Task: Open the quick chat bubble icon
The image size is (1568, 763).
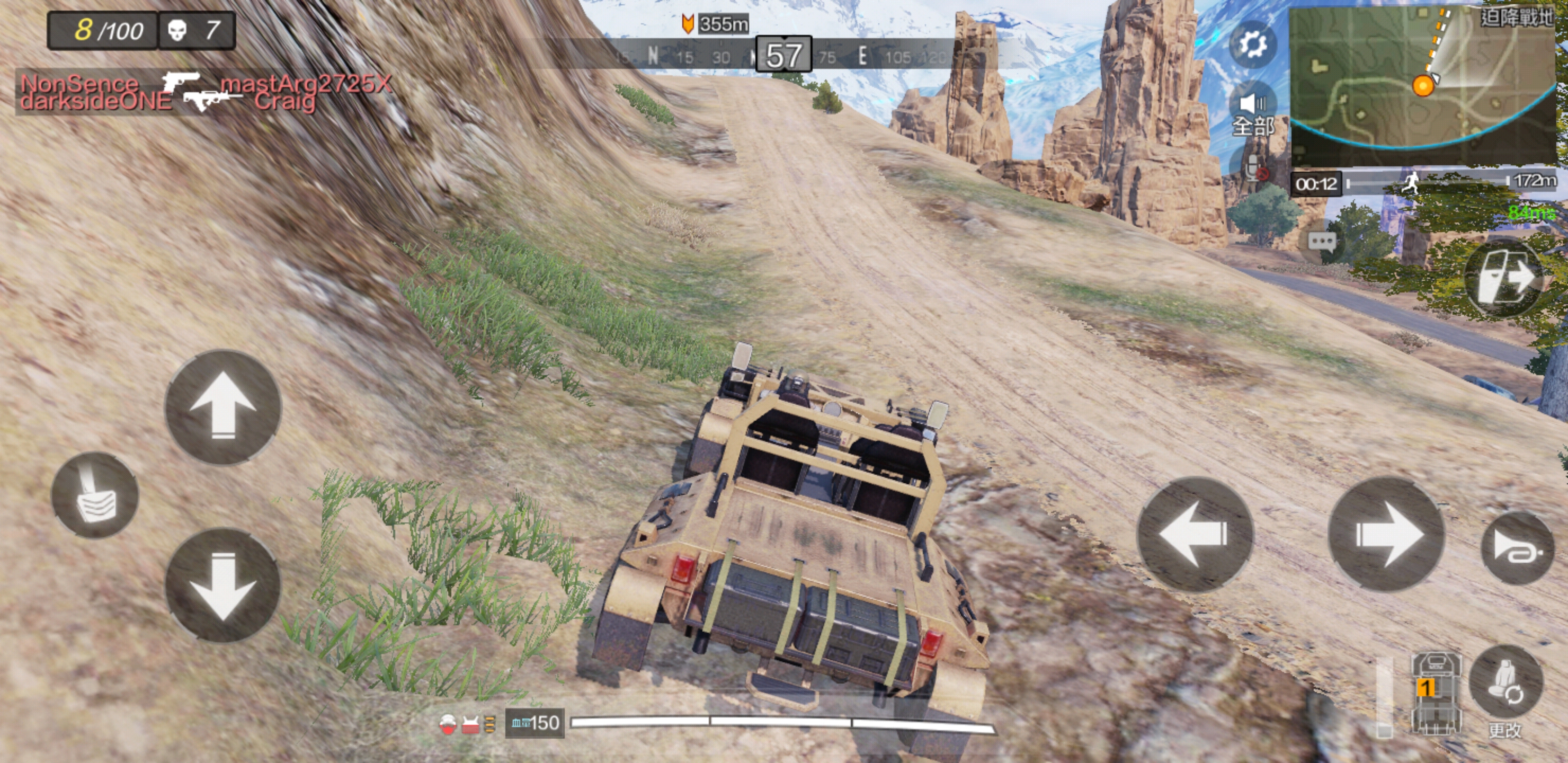Action: (x=1322, y=242)
